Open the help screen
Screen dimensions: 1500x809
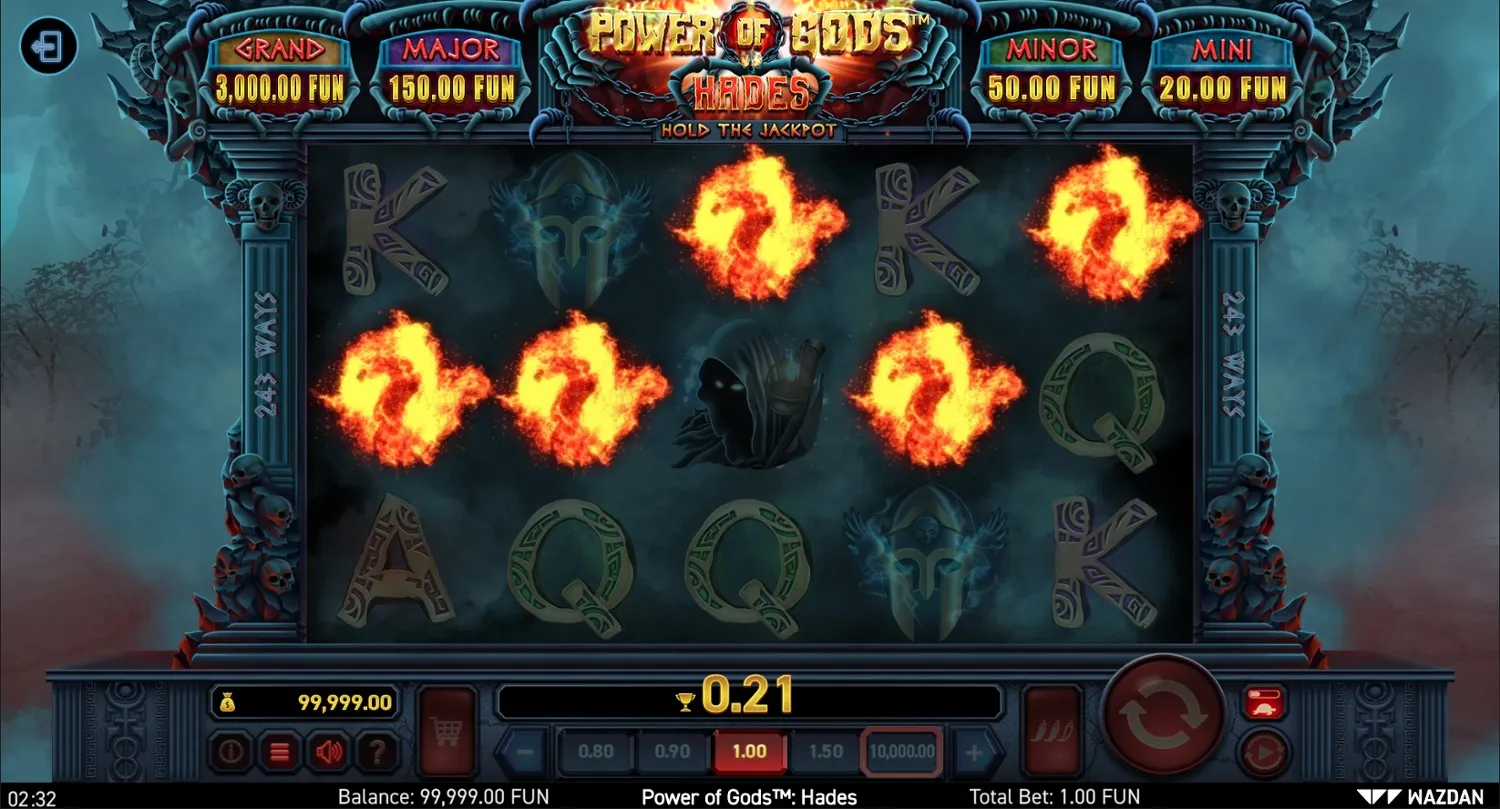(x=378, y=752)
